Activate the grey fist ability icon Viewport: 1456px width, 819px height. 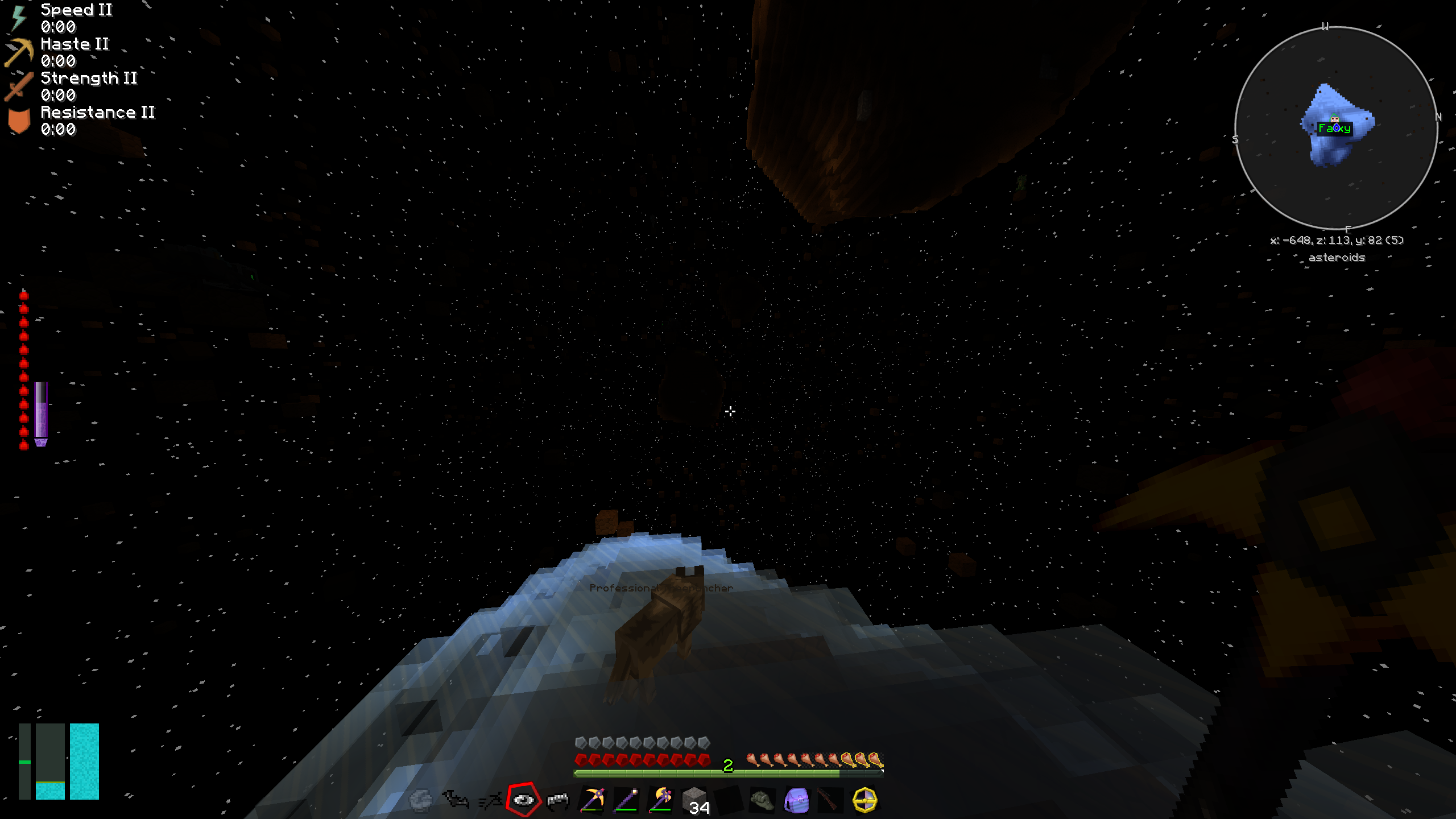(421, 800)
